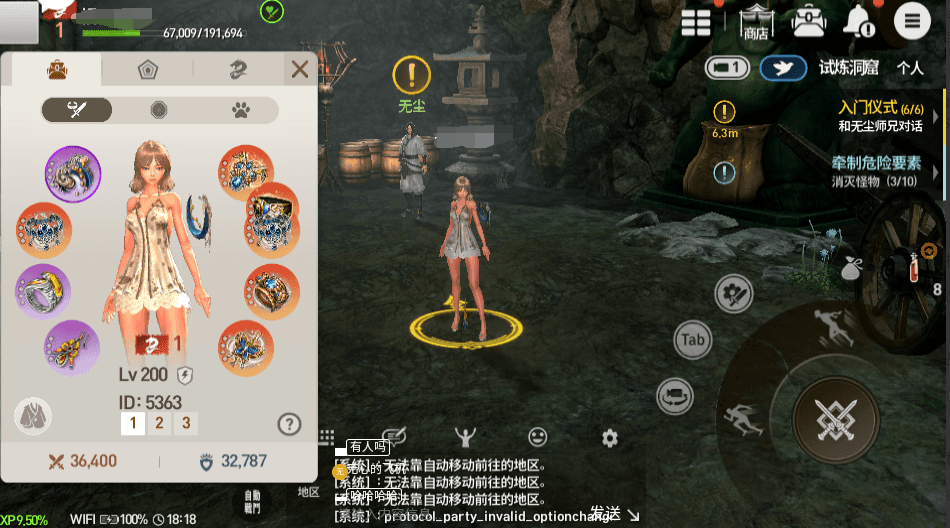
Task: Open the emoji smiley picker
Action: tap(538, 437)
